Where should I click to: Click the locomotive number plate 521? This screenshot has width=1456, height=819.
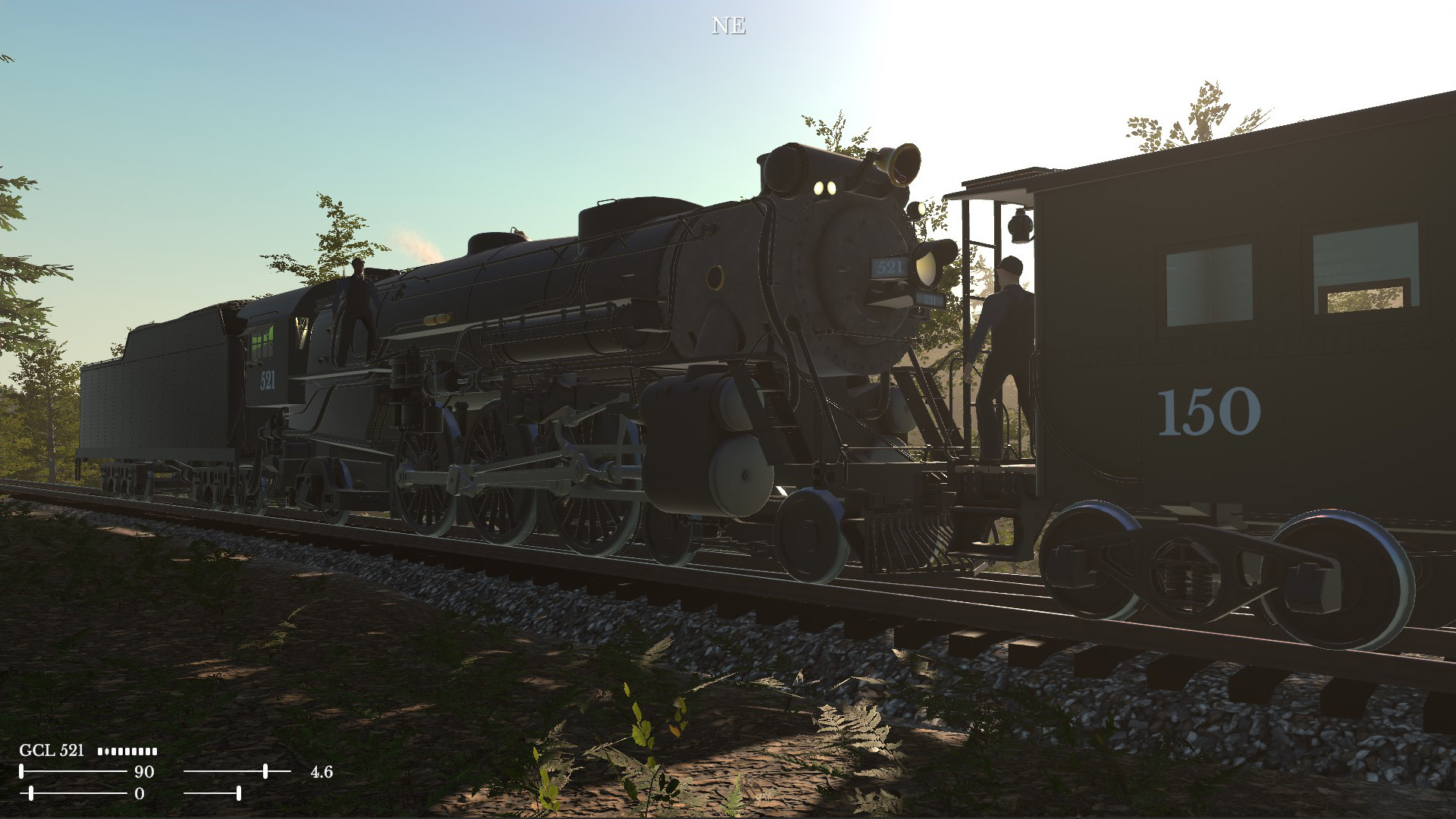(x=887, y=267)
